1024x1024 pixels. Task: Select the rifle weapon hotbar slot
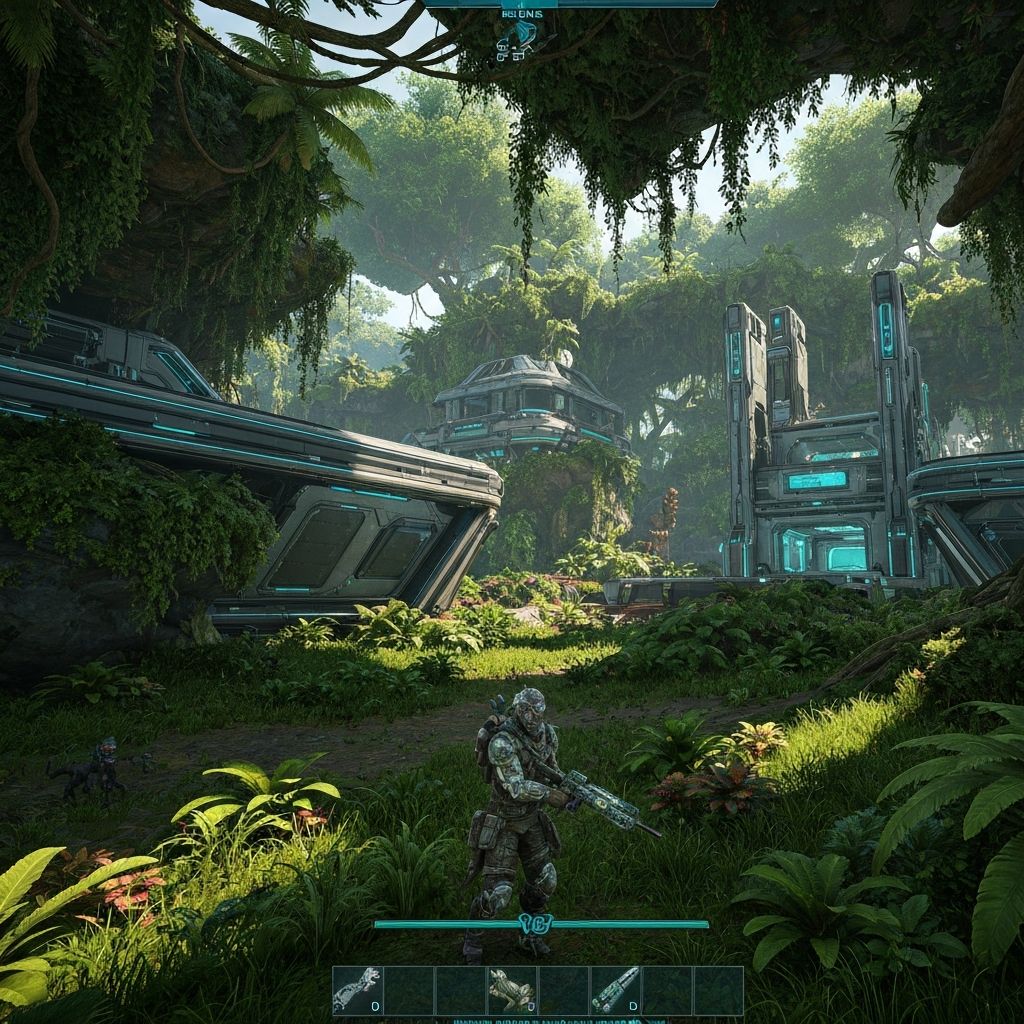(615, 990)
